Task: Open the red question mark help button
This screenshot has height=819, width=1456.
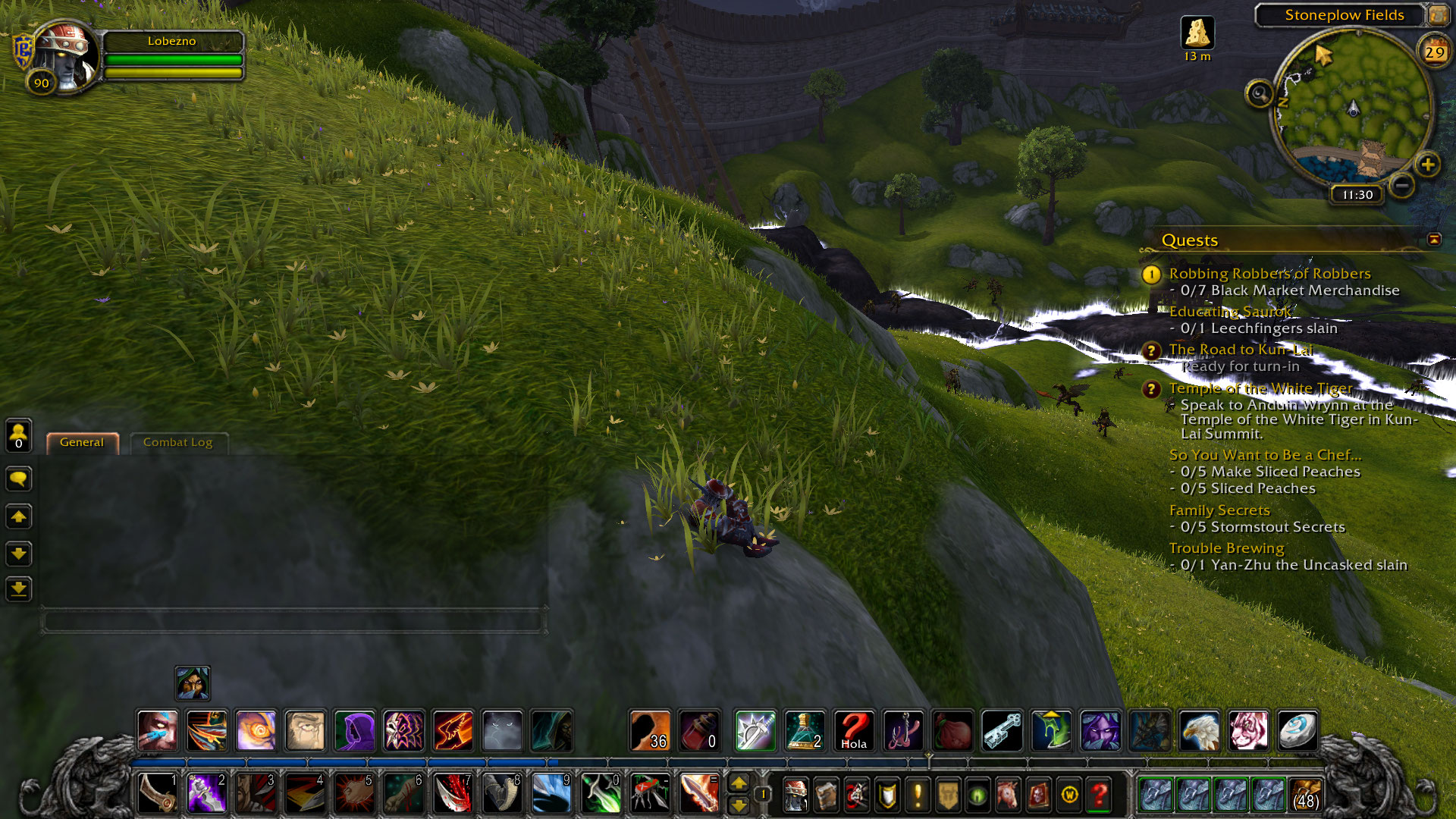Action: [1099, 795]
